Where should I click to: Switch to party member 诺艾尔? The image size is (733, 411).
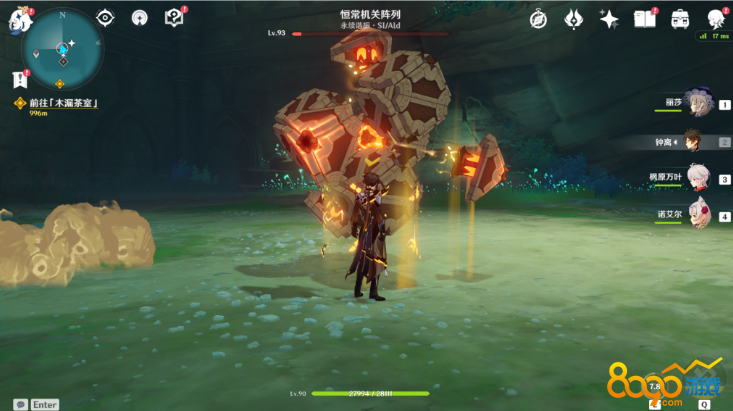697,212
